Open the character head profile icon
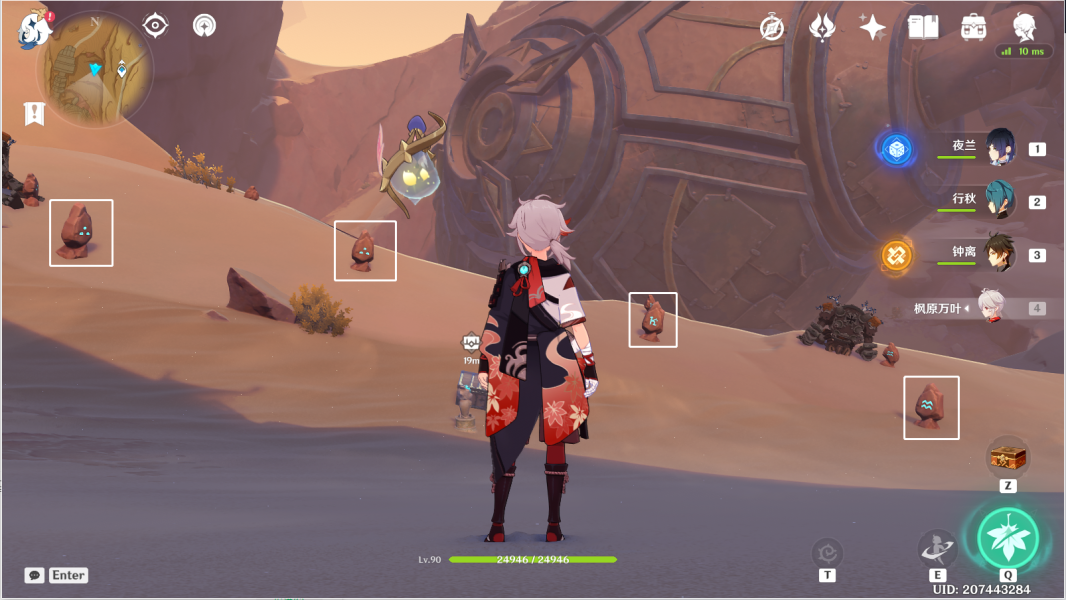1066x600 pixels. tap(1023, 26)
